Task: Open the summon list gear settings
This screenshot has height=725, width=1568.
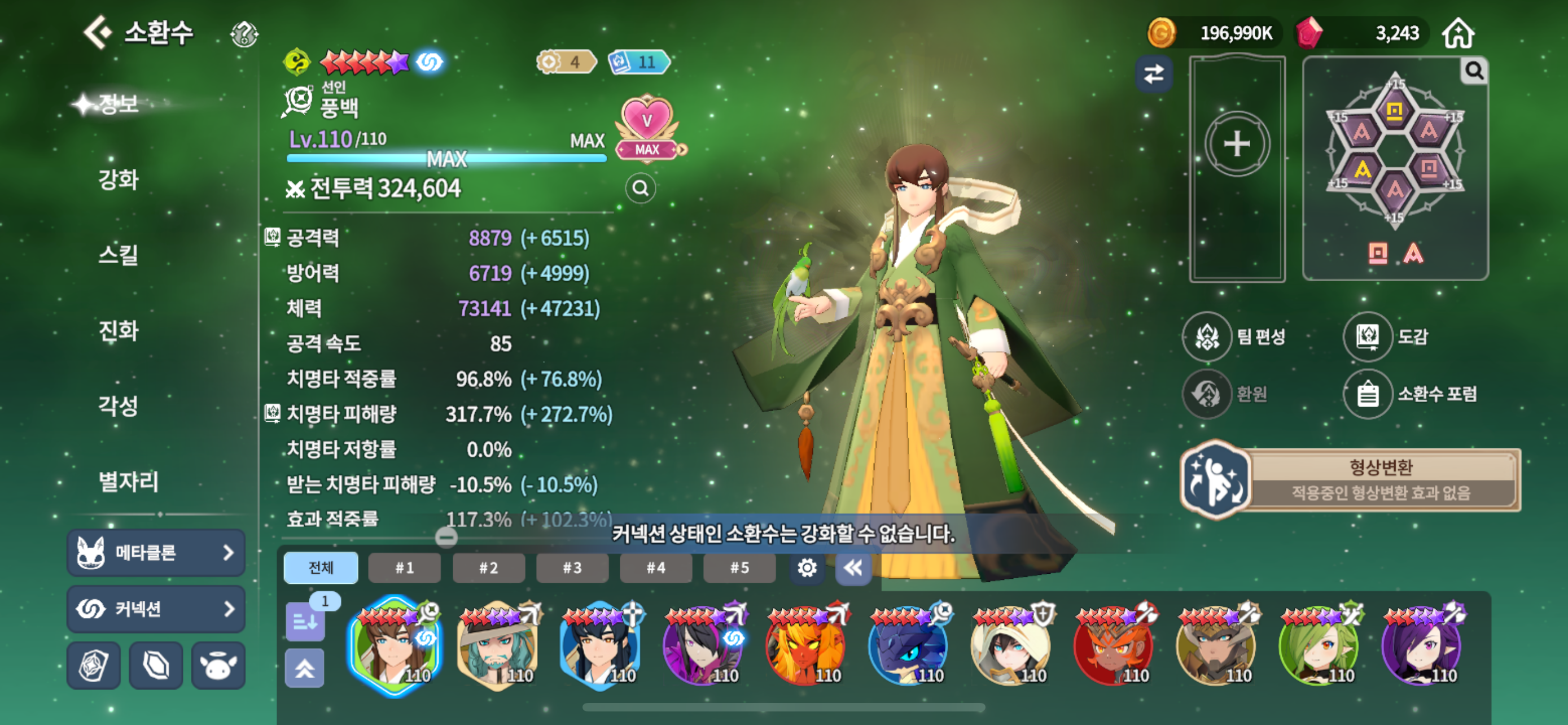Action: click(807, 568)
